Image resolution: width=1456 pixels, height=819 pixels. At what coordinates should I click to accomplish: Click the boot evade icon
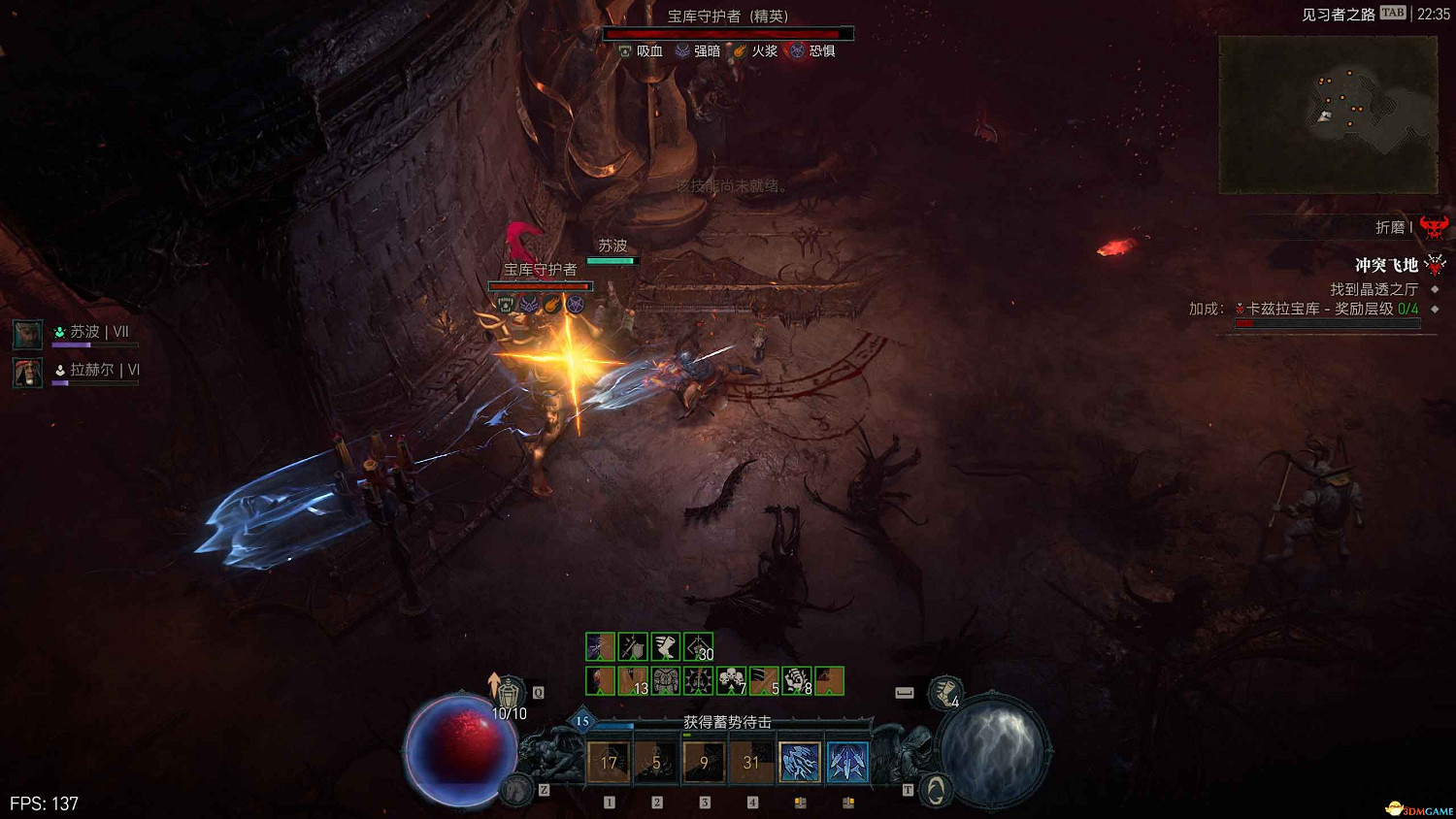click(x=944, y=693)
